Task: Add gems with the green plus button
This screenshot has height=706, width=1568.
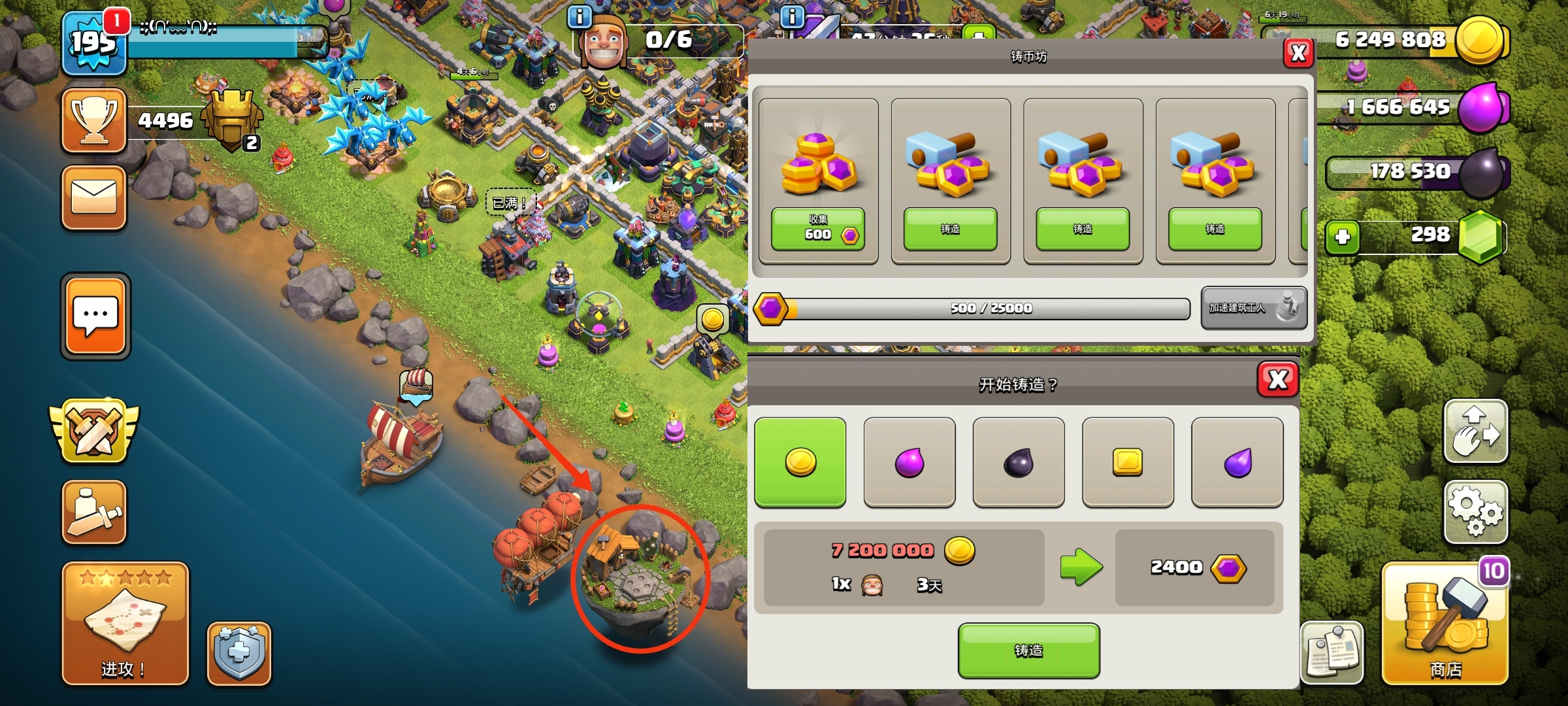Action: (1343, 237)
